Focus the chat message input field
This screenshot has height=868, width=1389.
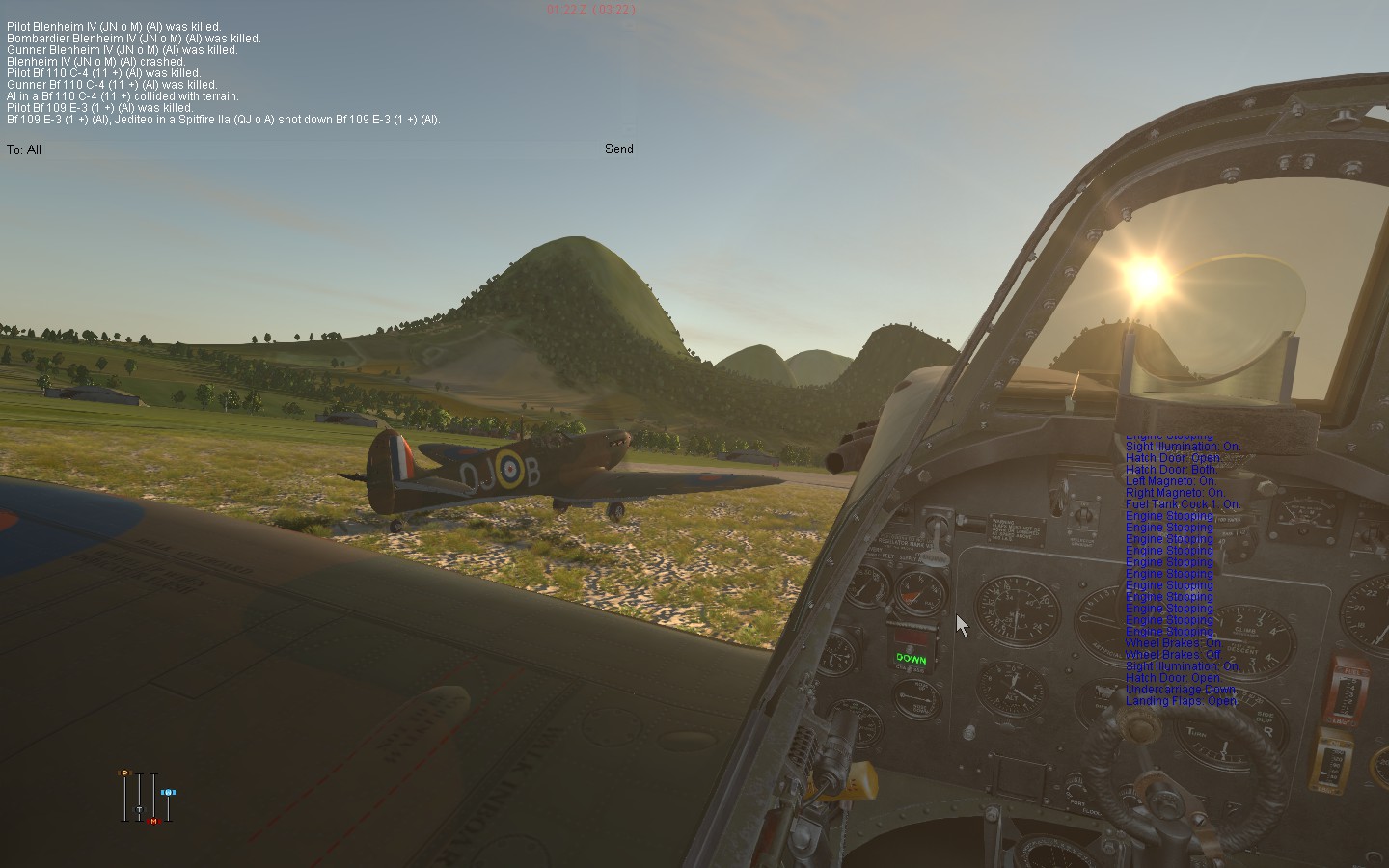(318, 149)
